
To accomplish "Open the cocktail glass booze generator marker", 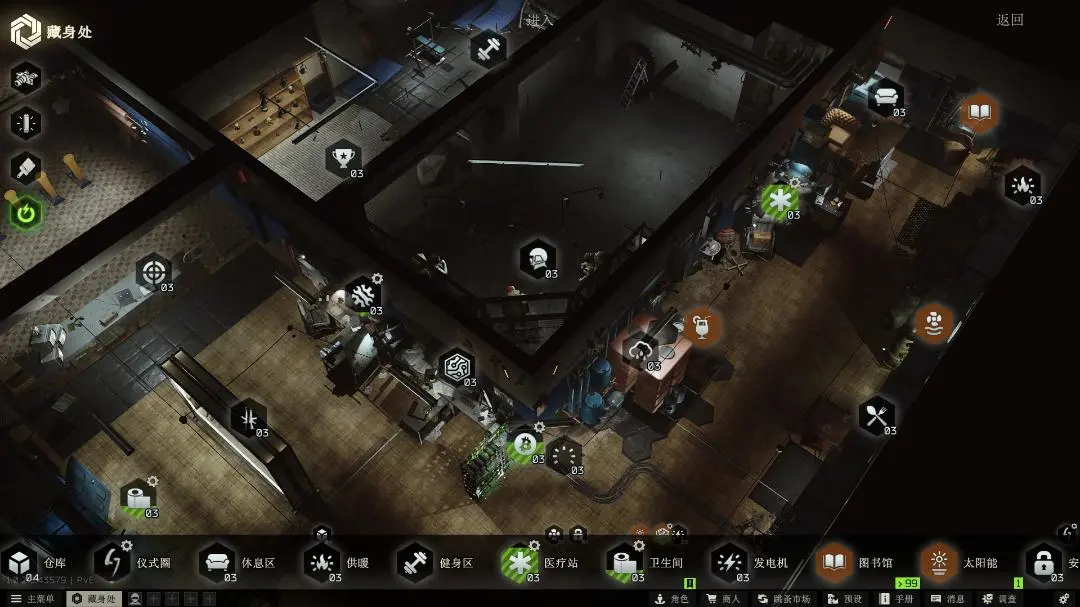I will (x=702, y=325).
